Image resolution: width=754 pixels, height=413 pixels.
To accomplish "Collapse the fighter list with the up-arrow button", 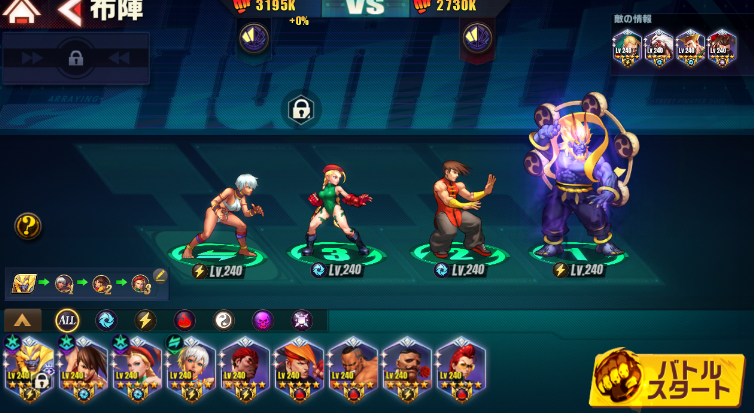I will (x=23, y=321).
